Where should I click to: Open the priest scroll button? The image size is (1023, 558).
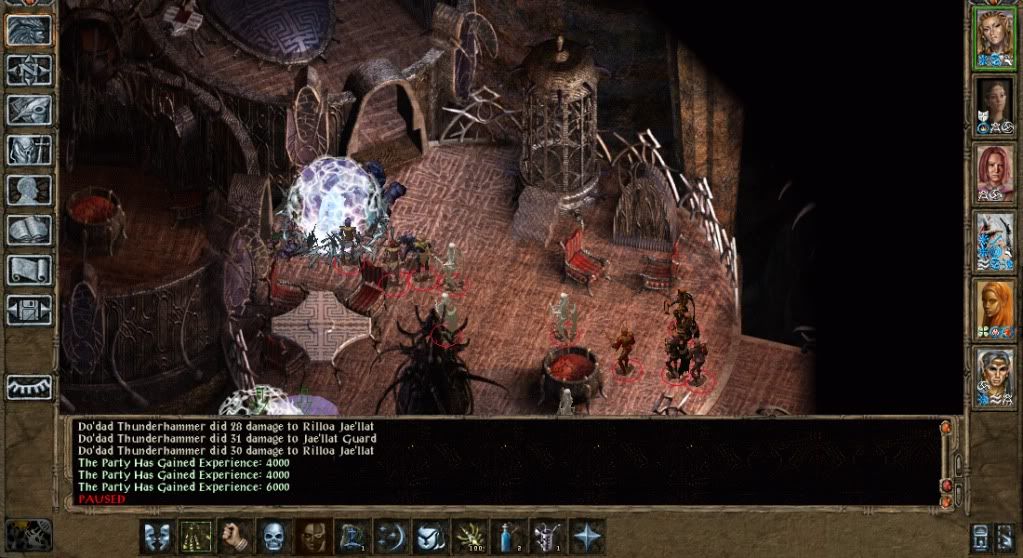[x=29, y=270]
